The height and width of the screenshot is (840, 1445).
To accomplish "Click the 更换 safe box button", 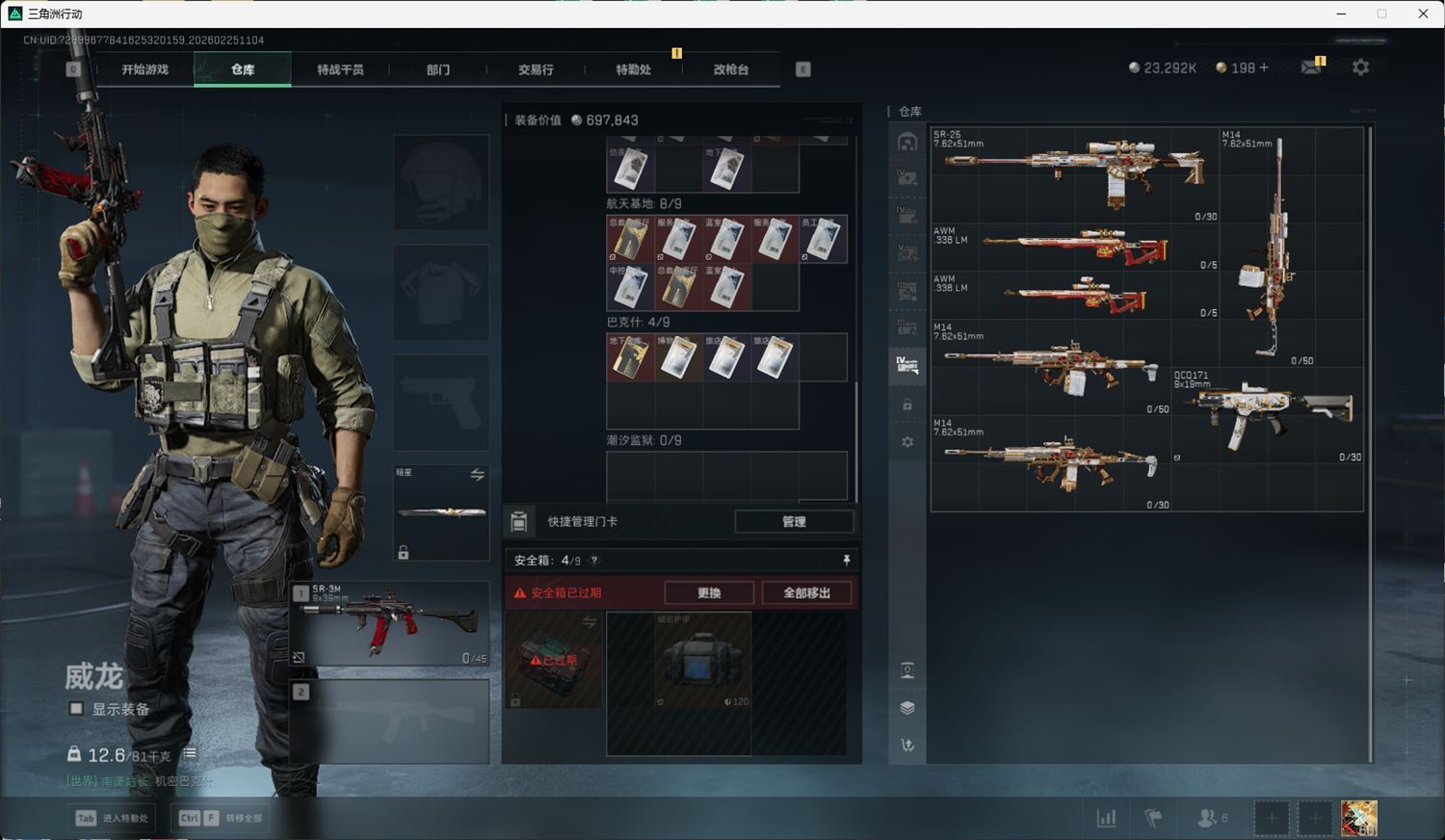I will 709,592.
